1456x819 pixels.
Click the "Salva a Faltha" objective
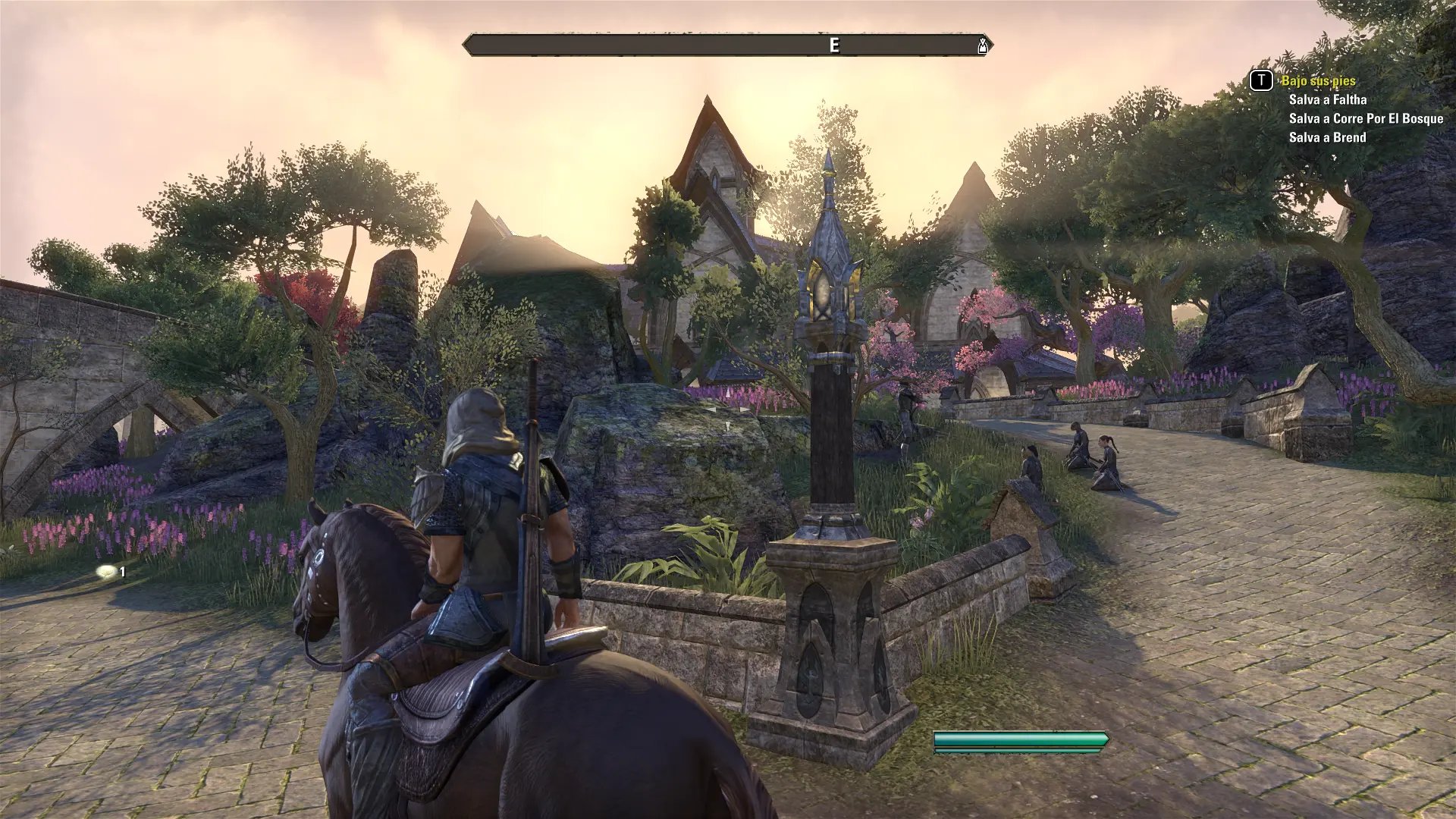[x=1327, y=99]
